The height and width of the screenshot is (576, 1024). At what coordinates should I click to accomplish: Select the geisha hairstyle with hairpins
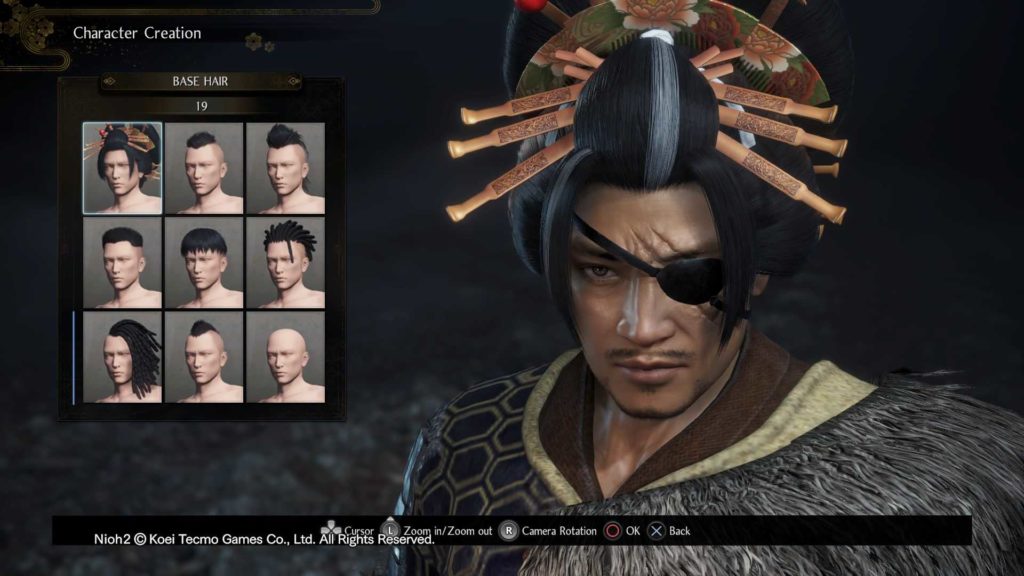[x=122, y=168]
